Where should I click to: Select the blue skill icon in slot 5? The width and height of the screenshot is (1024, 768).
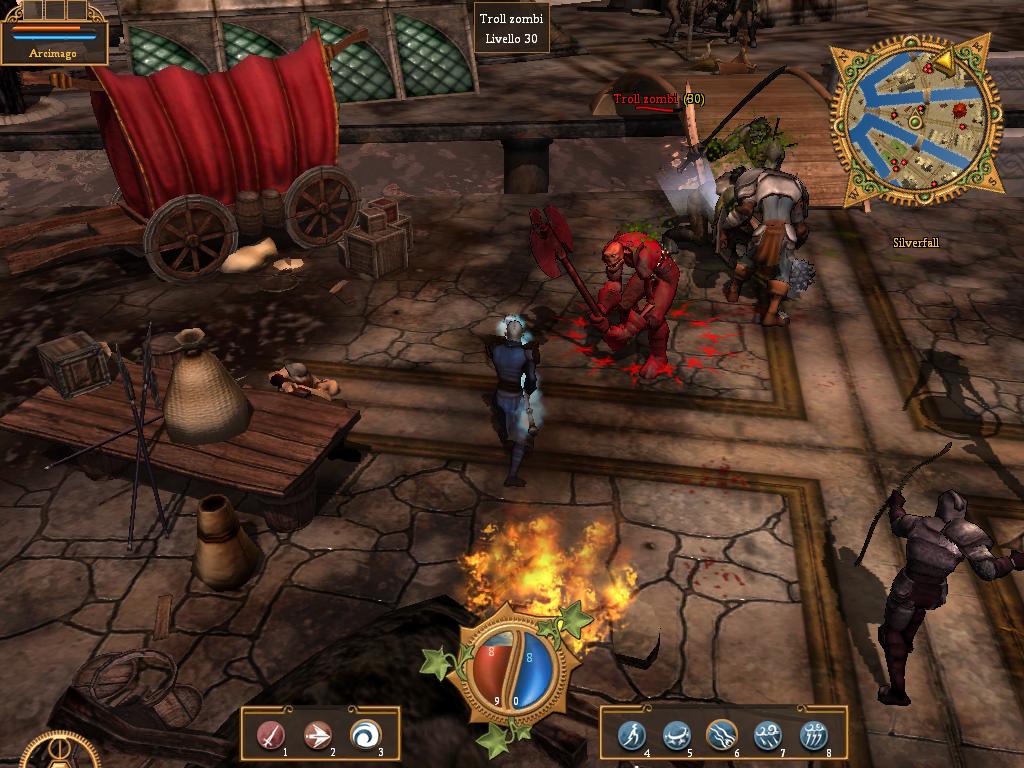point(678,735)
